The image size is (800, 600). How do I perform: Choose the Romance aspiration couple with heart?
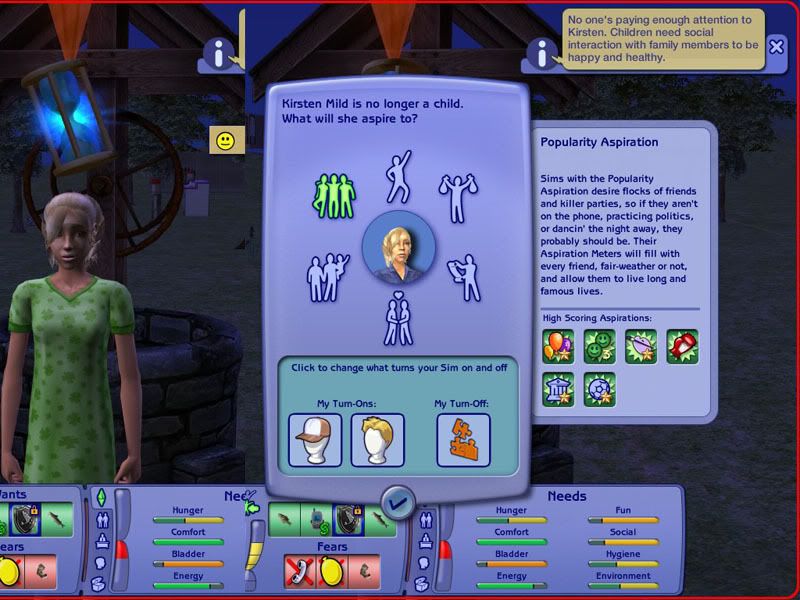pos(398,317)
